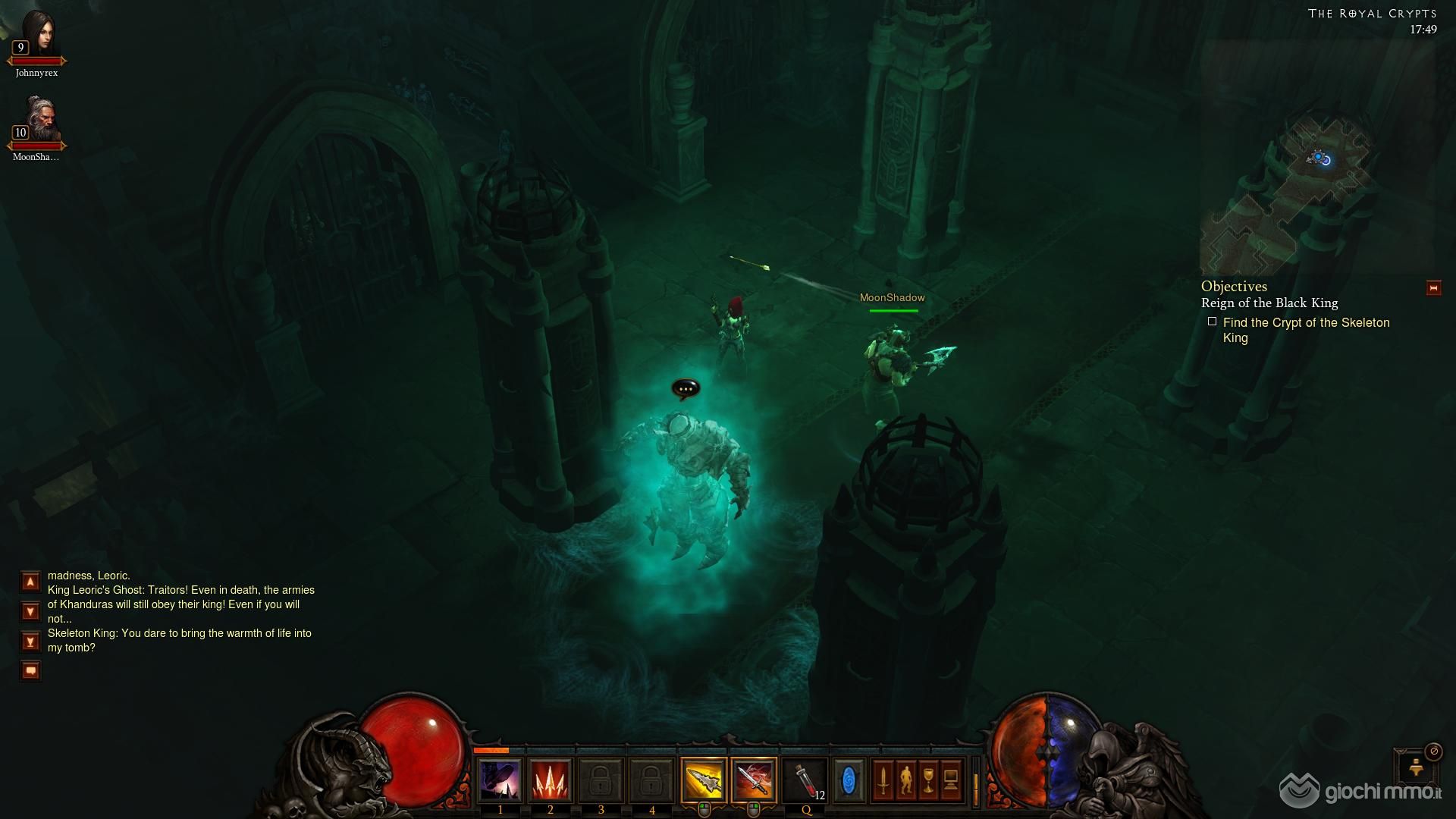Select the red dagger right-mouse skill
This screenshot has height=819, width=1456.
pyautogui.click(x=754, y=780)
